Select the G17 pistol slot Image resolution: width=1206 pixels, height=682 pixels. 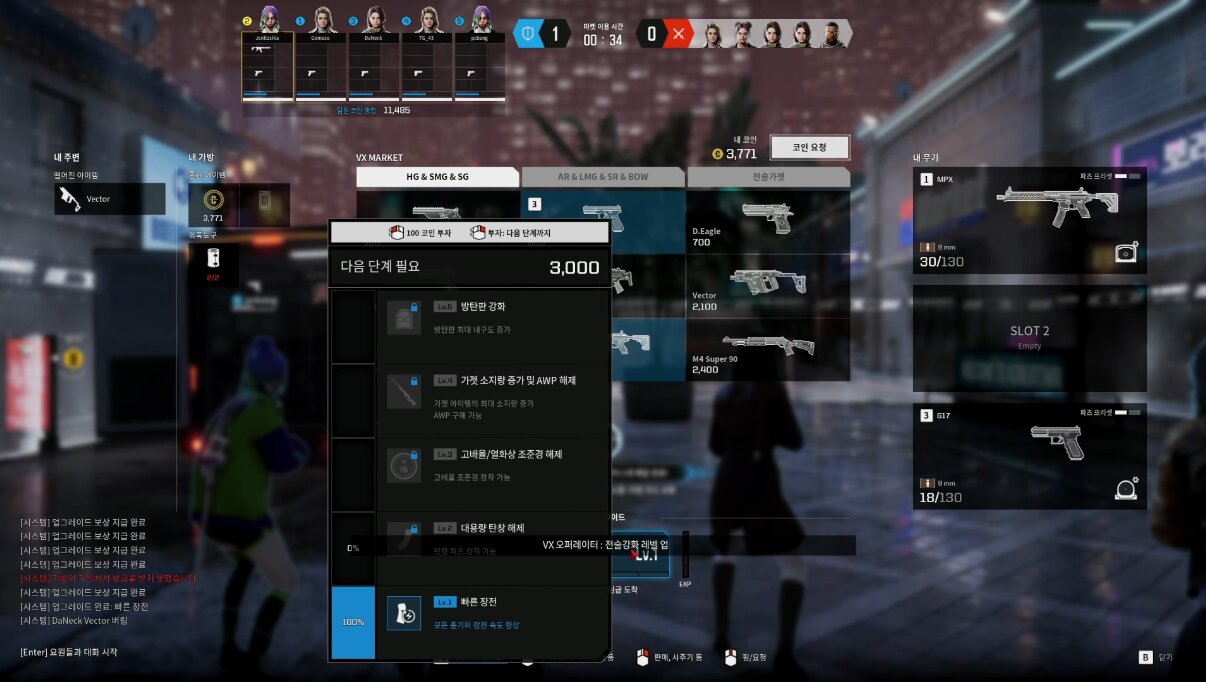point(1029,455)
